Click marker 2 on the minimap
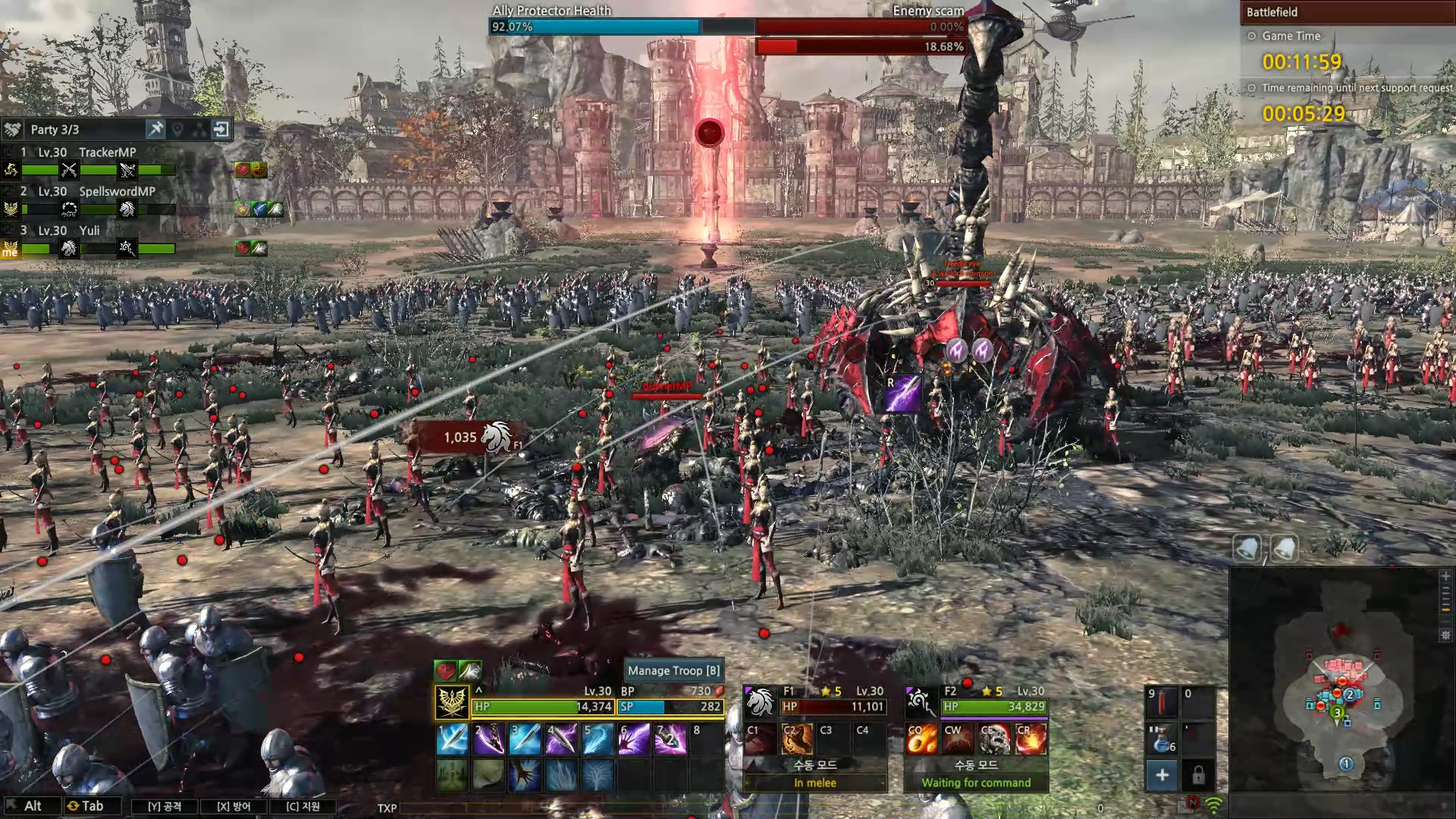Viewport: 1456px width, 819px height. click(1349, 693)
